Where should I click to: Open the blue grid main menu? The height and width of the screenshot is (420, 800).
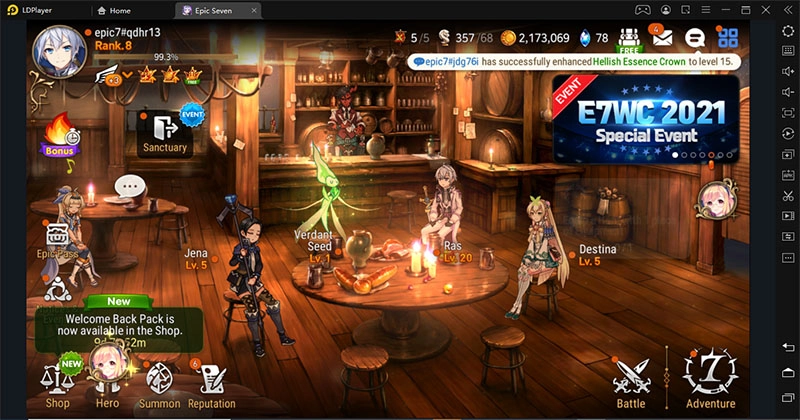pos(728,39)
